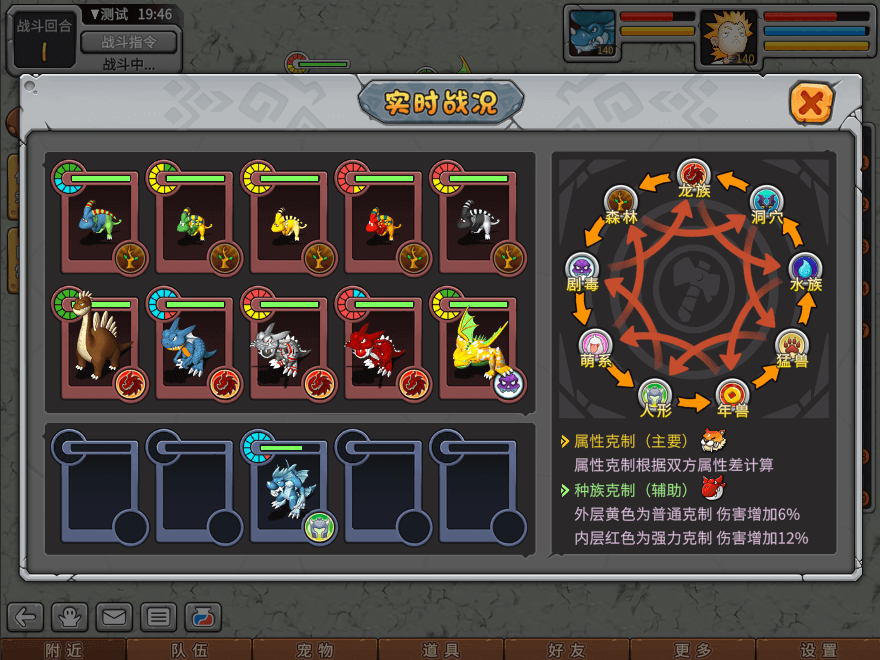Click the back arrow toolbar button
Image resolution: width=880 pixels, height=660 pixels.
coord(26,617)
